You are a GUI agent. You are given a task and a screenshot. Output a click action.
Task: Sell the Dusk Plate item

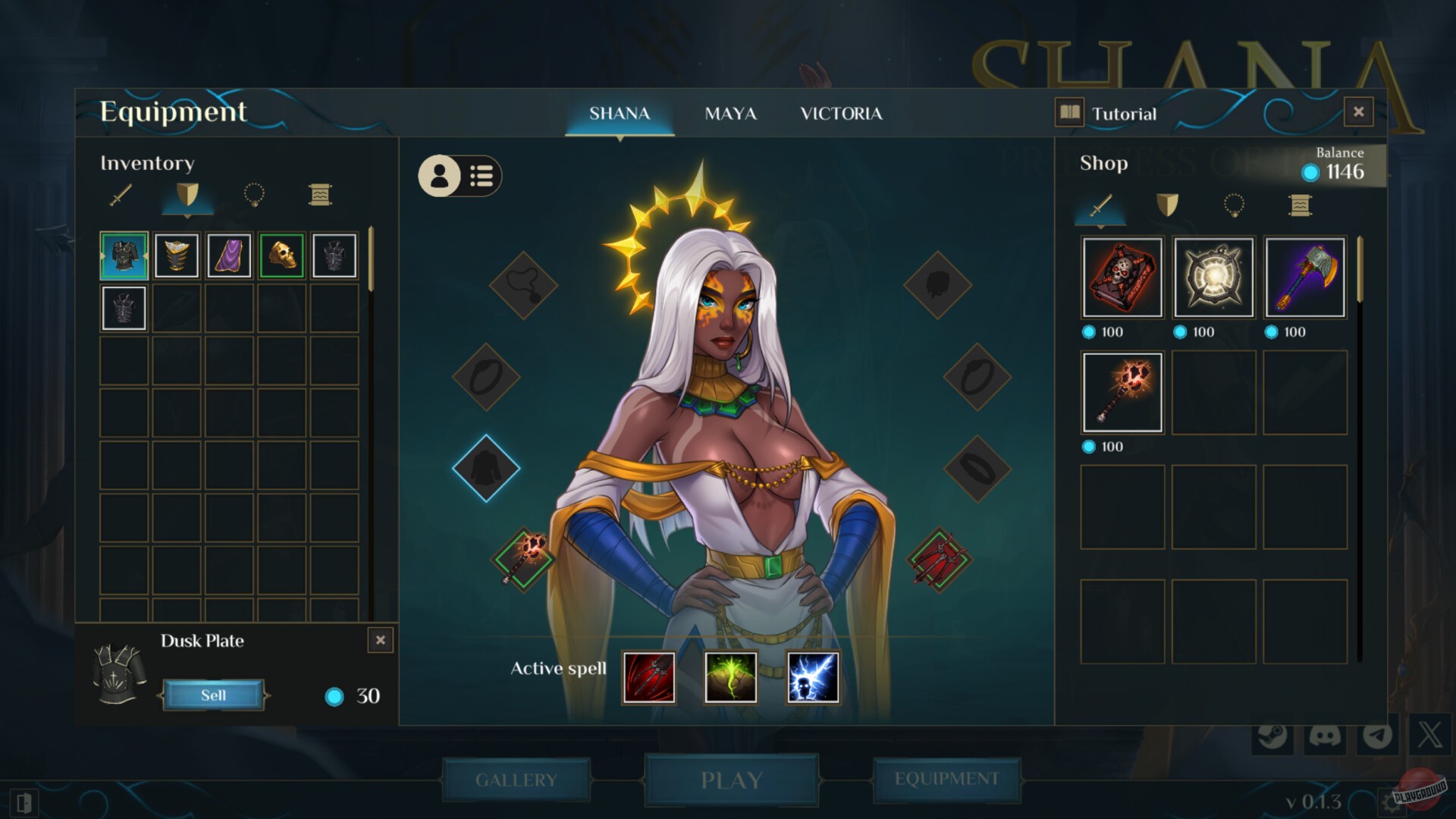click(x=214, y=695)
